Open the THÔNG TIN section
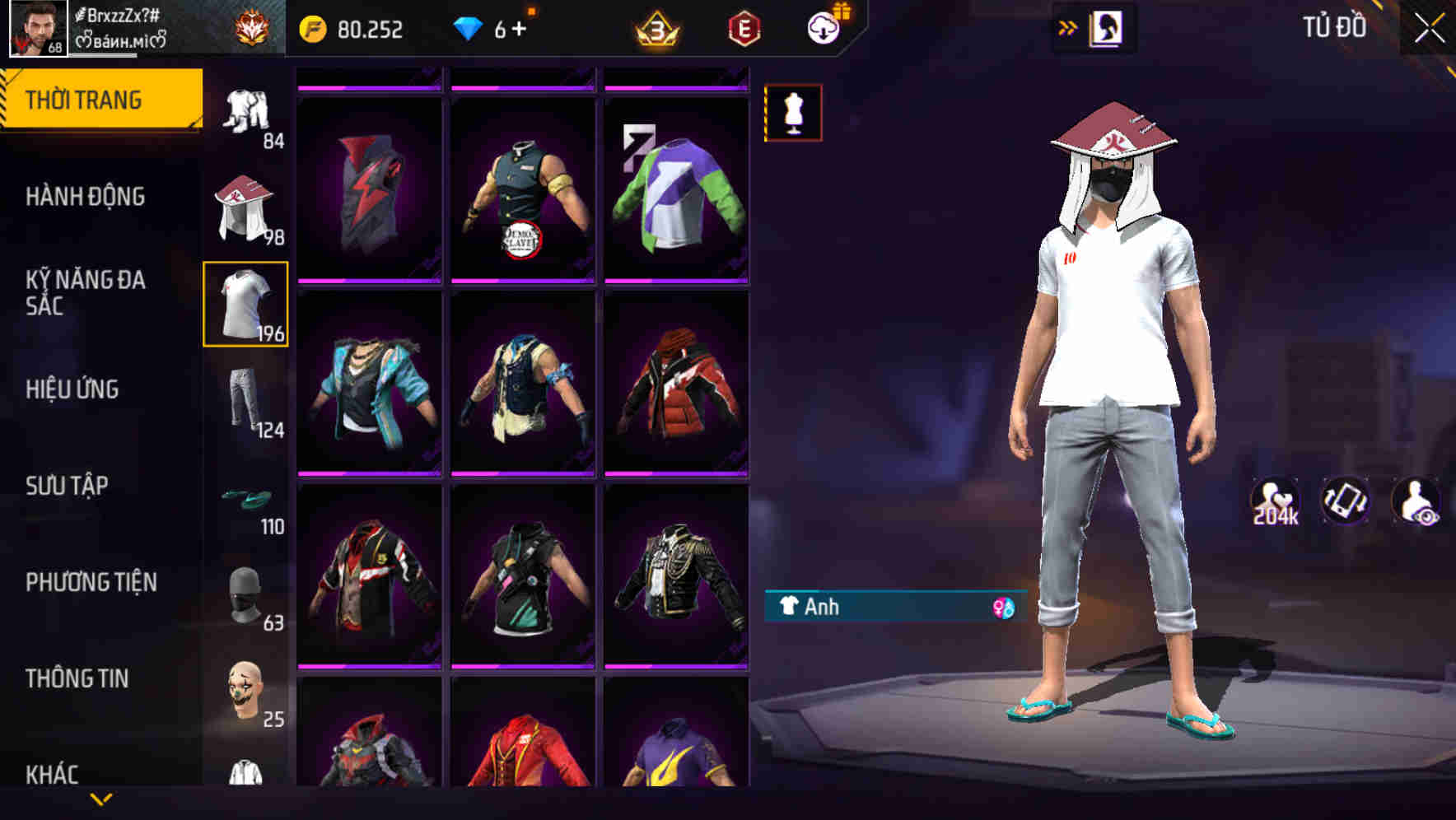This screenshot has height=820, width=1456. [x=78, y=678]
